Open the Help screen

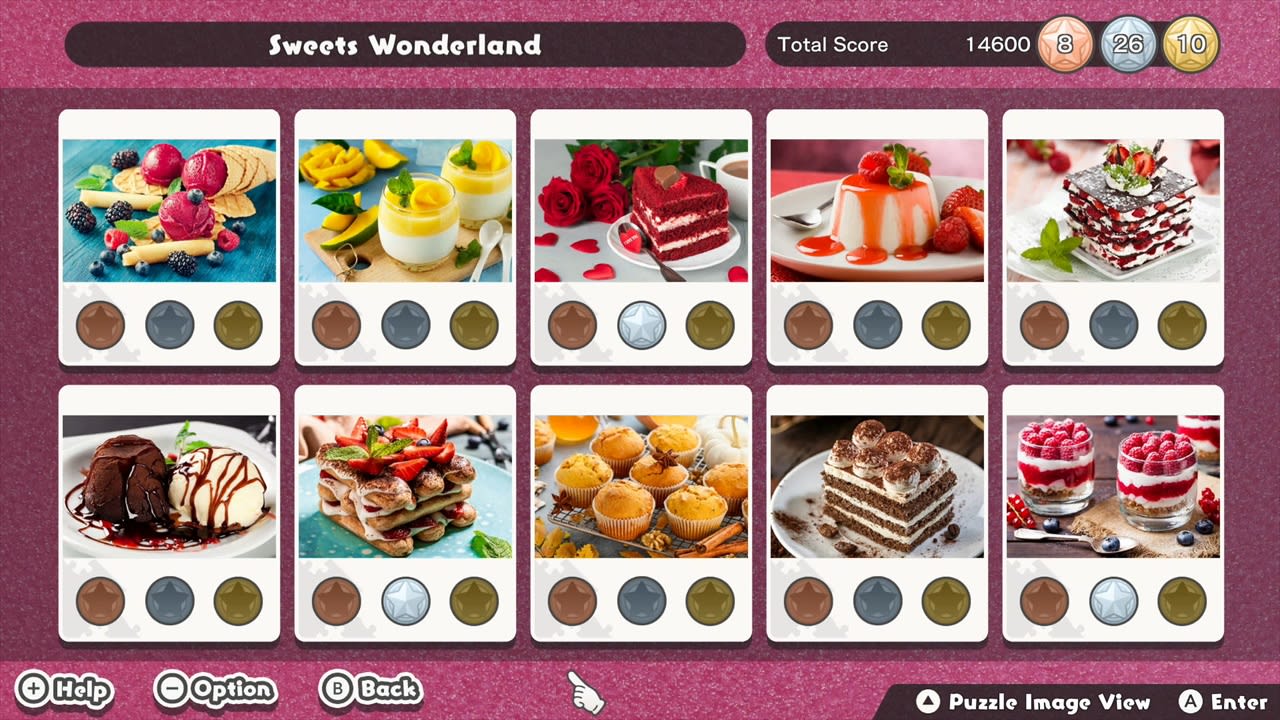point(65,690)
